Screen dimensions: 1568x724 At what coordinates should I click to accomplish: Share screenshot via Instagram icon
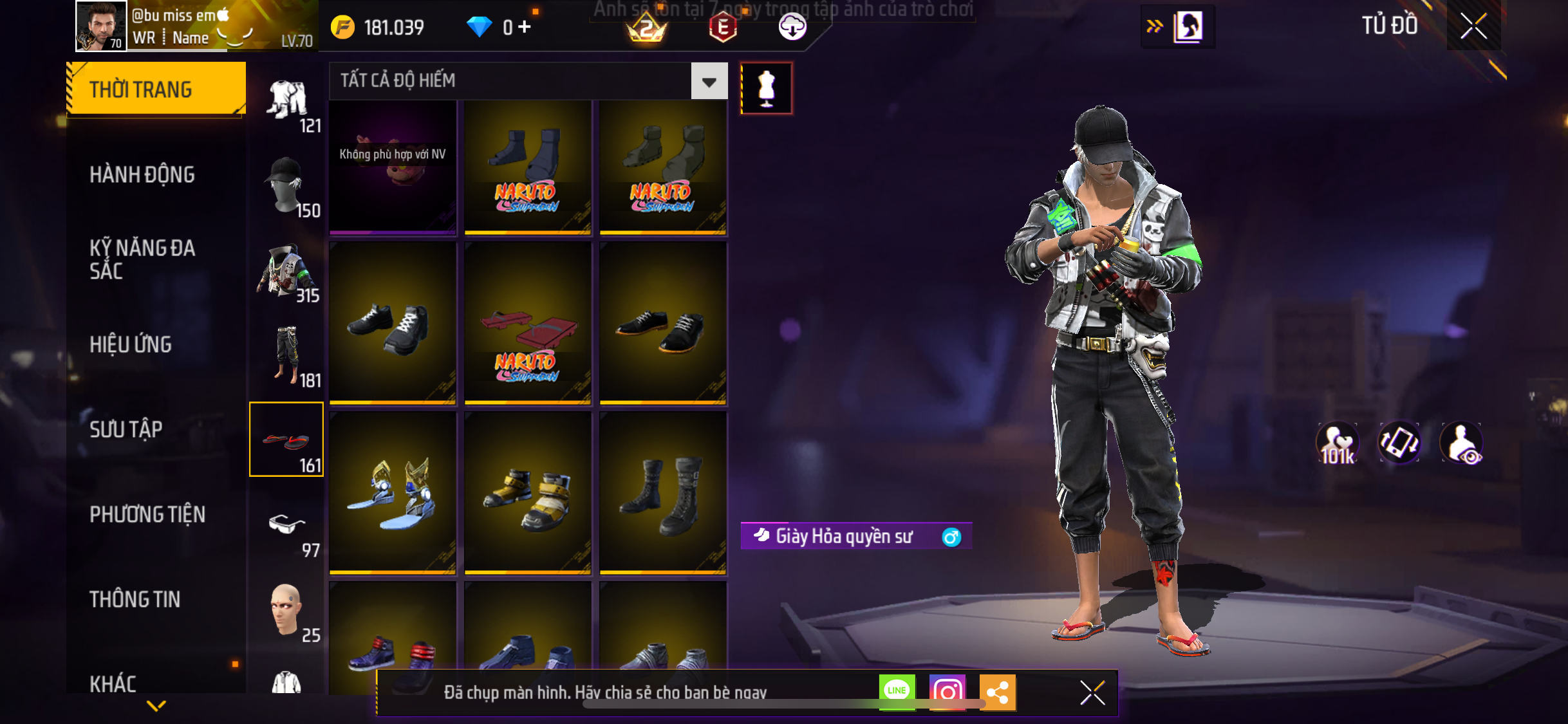pos(947,692)
